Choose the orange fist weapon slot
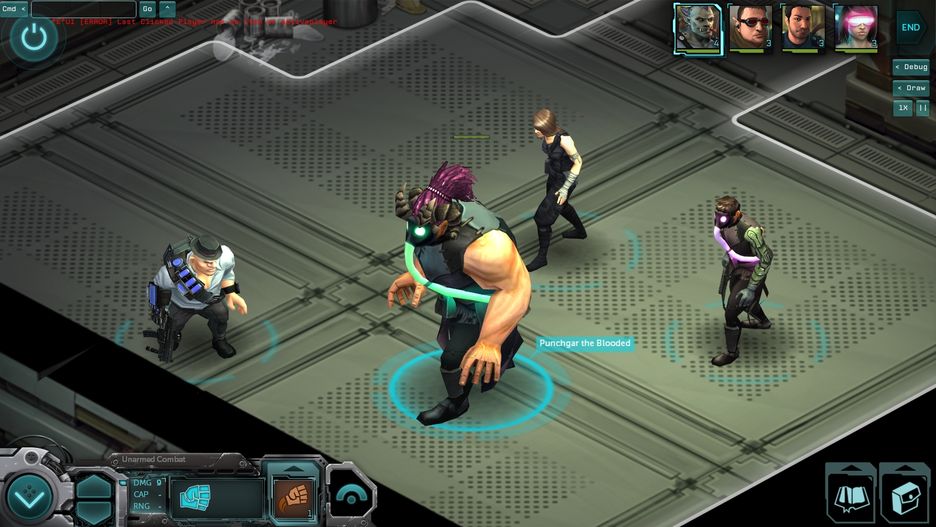 tap(292, 497)
